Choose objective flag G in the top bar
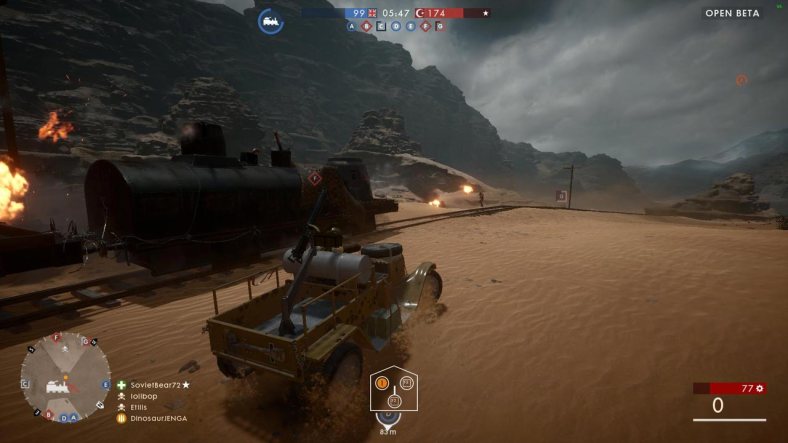 440,27
